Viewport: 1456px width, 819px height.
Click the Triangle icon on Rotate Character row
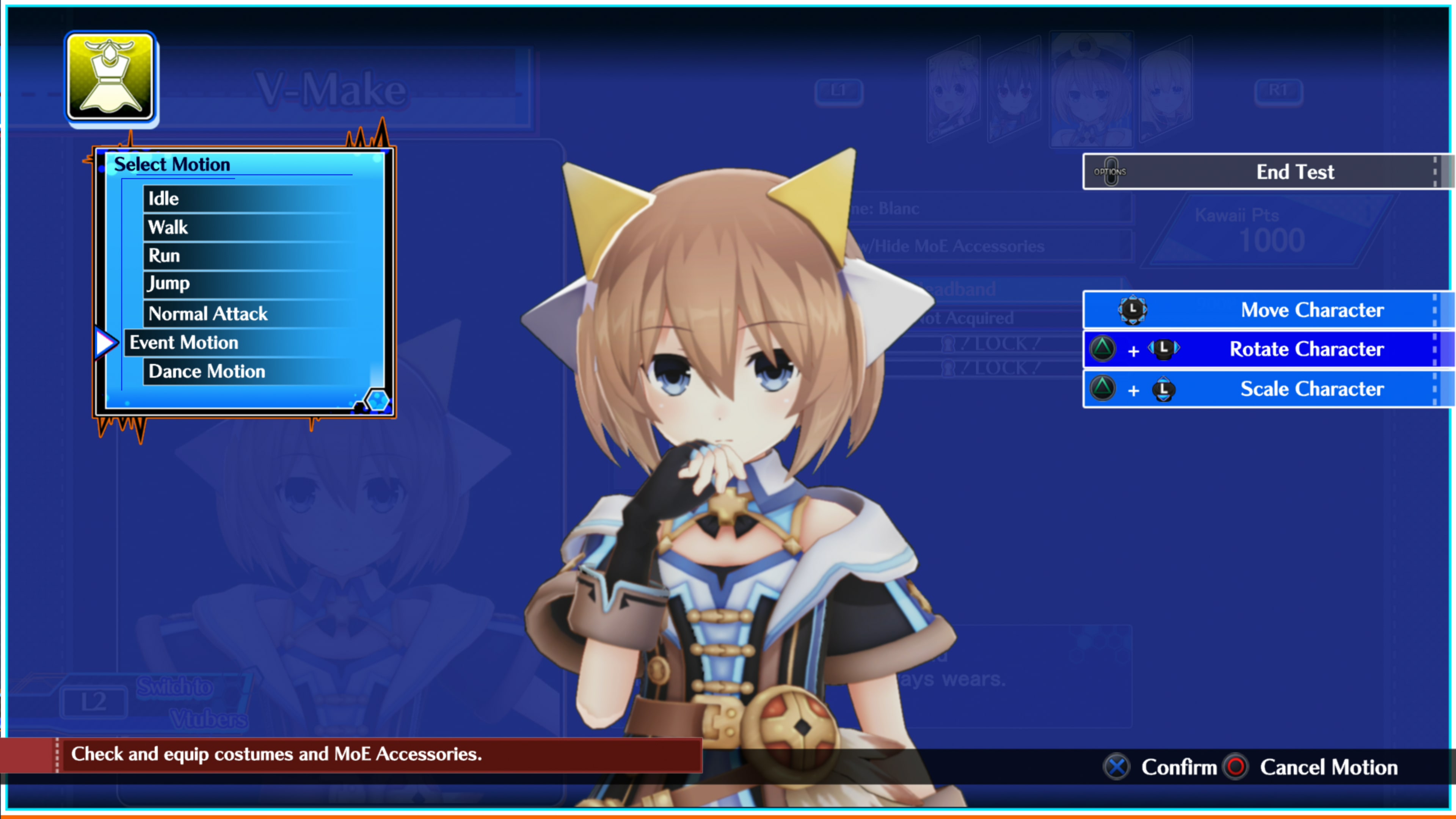(1103, 349)
